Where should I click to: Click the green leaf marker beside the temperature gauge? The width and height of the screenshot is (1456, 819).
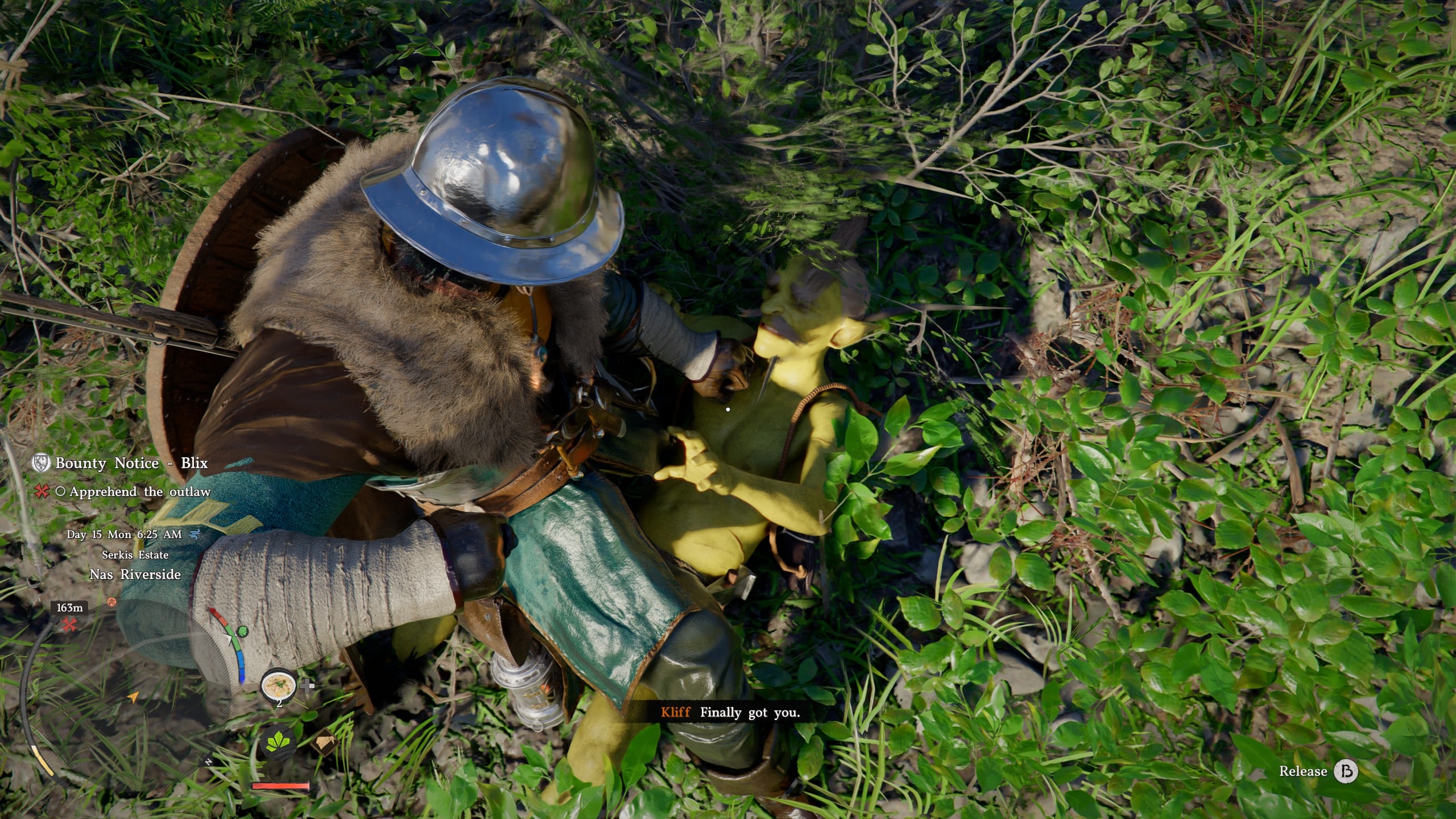pyautogui.click(x=242, y=631)
